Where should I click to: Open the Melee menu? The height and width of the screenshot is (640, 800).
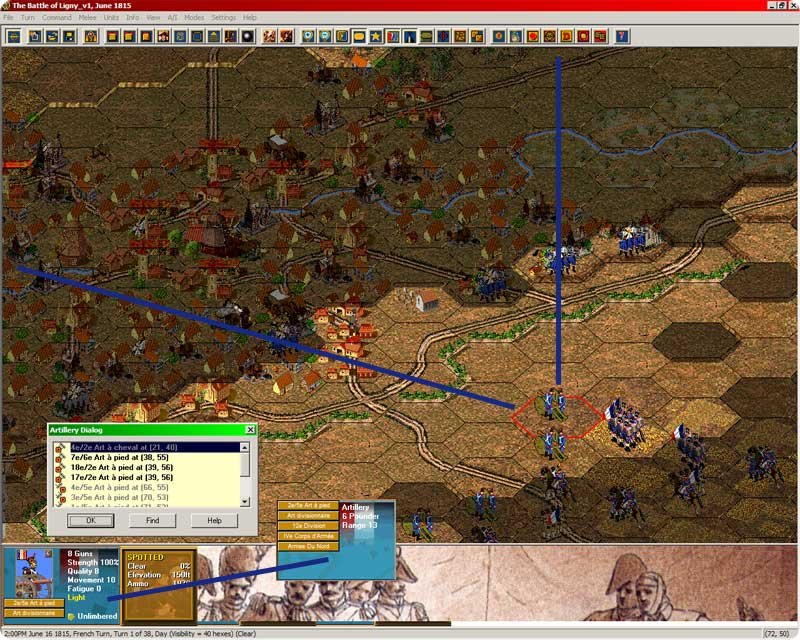click(x=87, y=18)
